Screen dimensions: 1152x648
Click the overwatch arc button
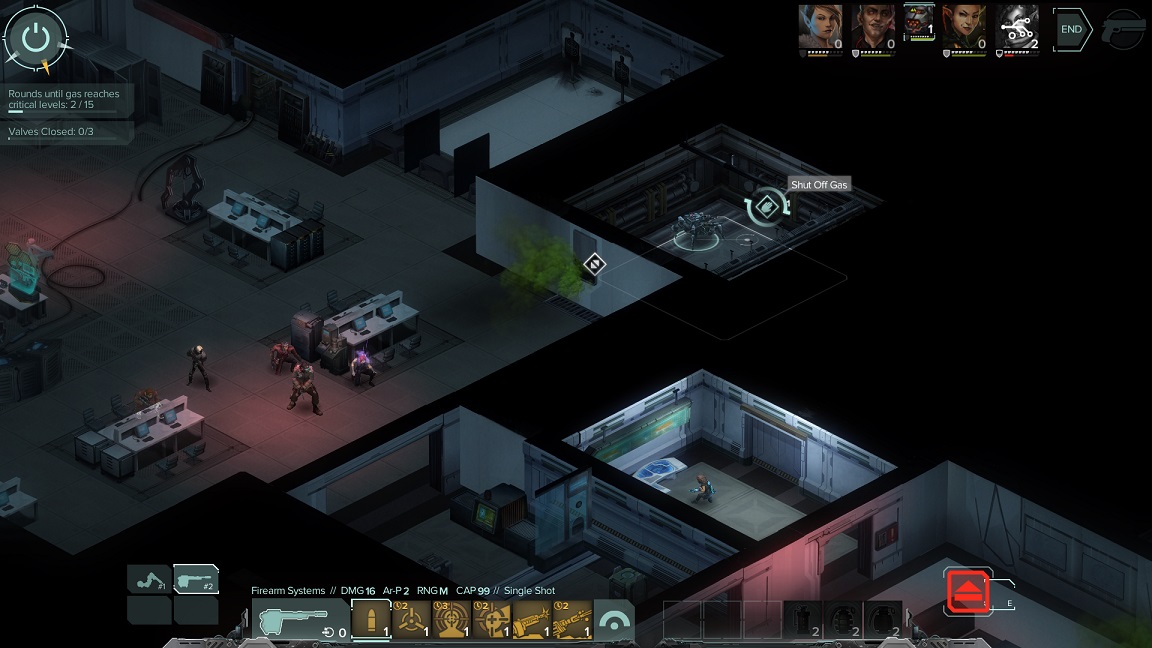tap(614, 620)
